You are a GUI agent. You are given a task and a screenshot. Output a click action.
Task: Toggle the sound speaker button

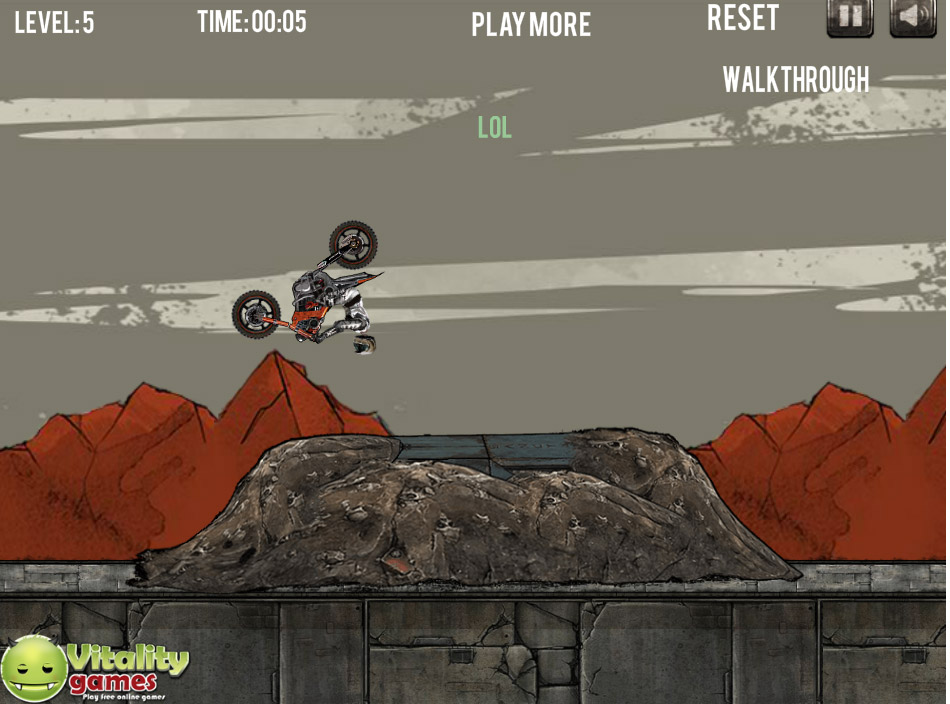912,17
